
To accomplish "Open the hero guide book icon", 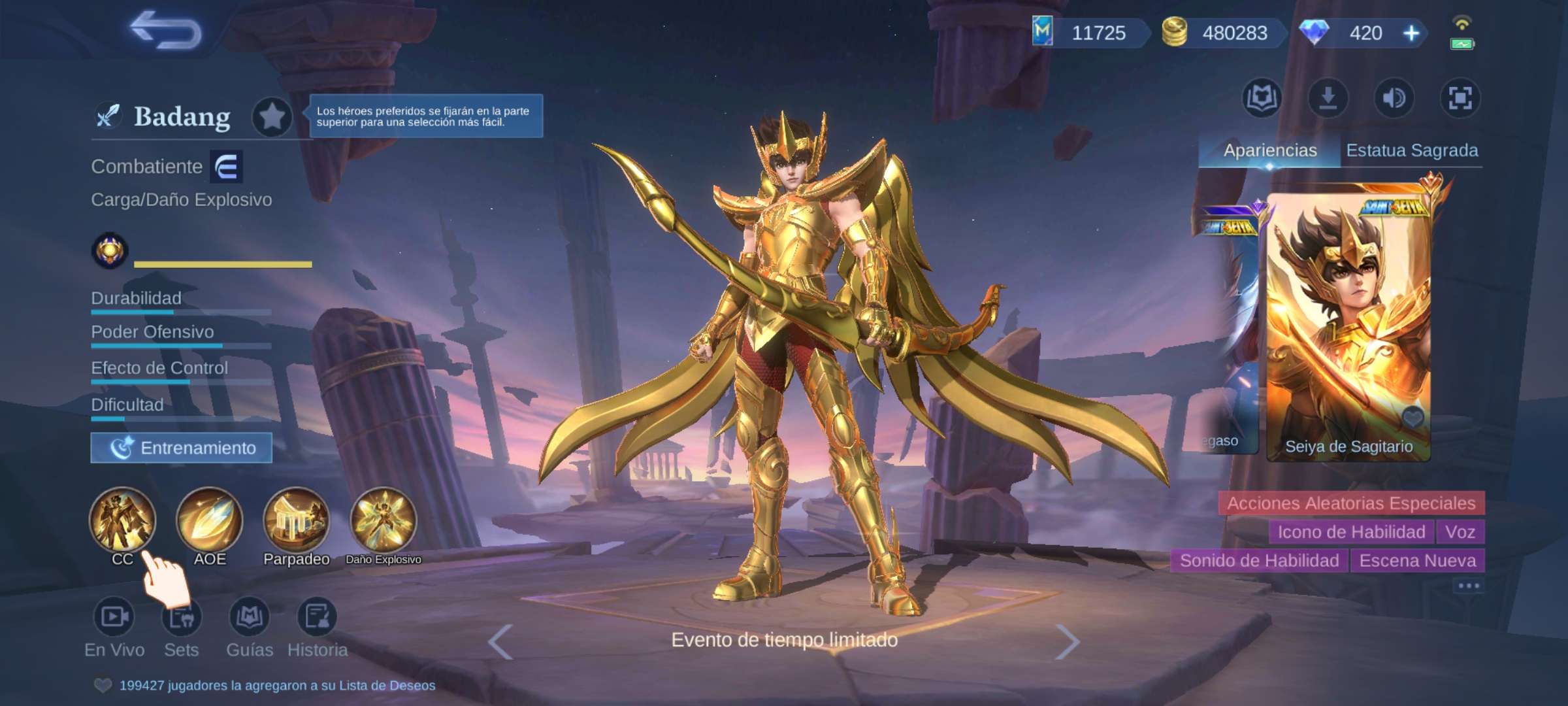I will pos(1262,98).
